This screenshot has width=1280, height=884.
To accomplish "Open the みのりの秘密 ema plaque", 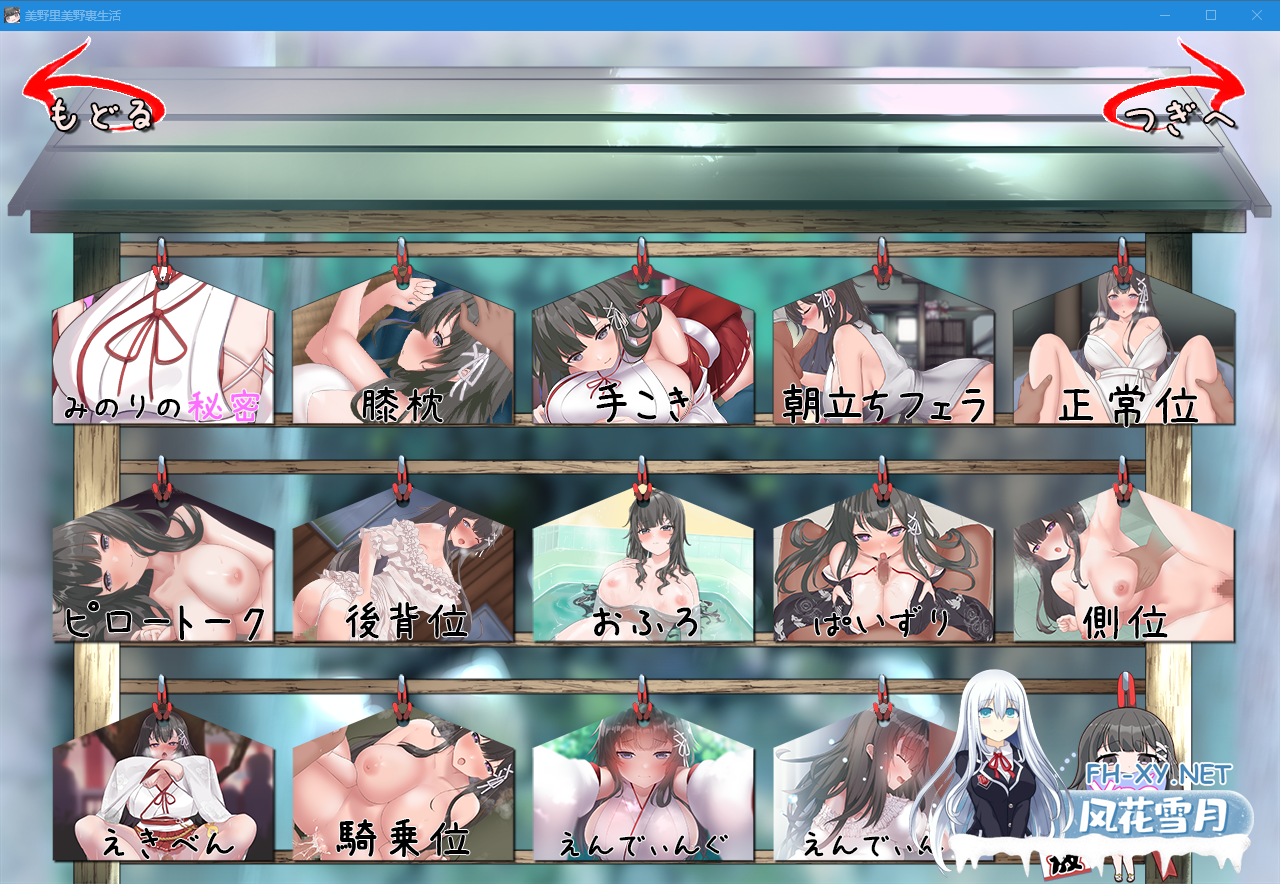I will click(x=160, y=350).
